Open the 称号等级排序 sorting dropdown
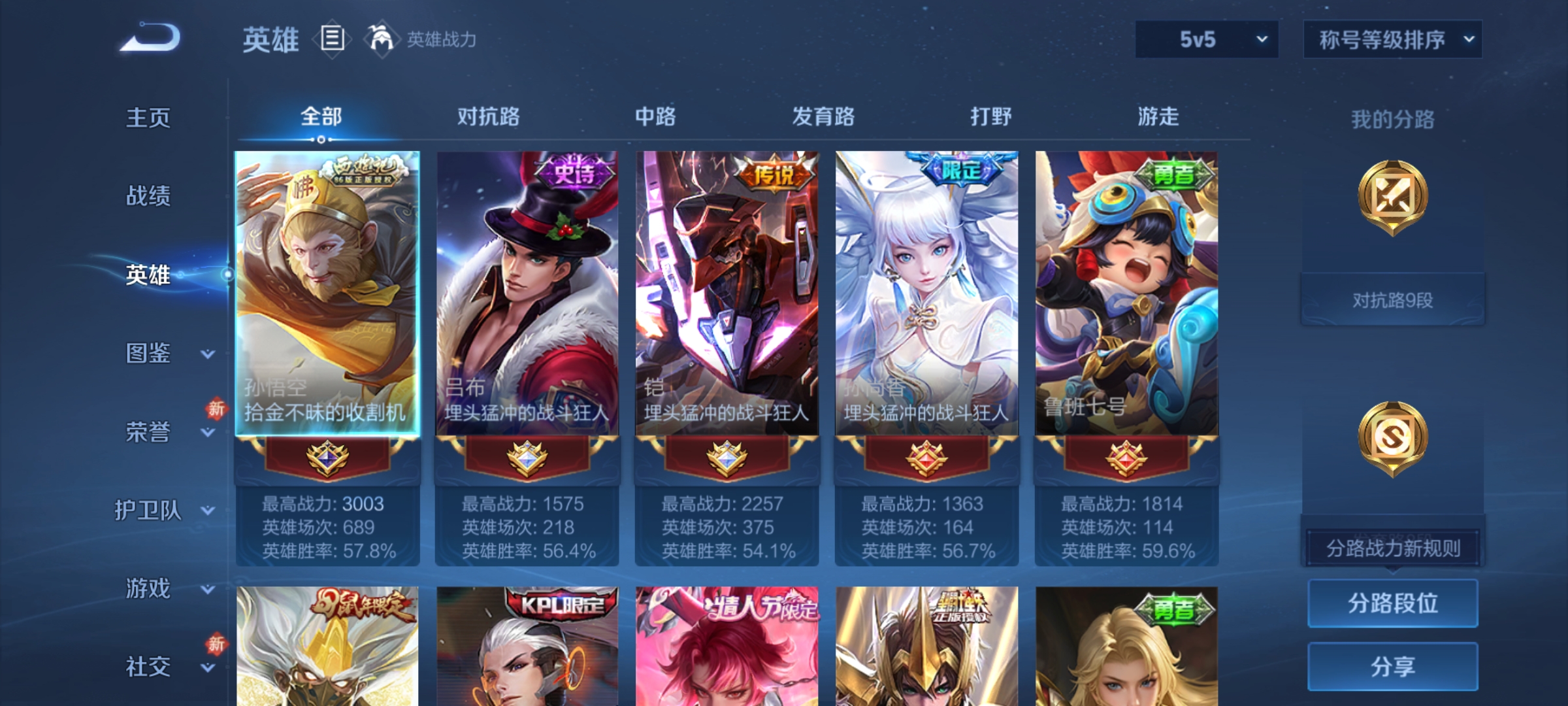 (1392, 39)
